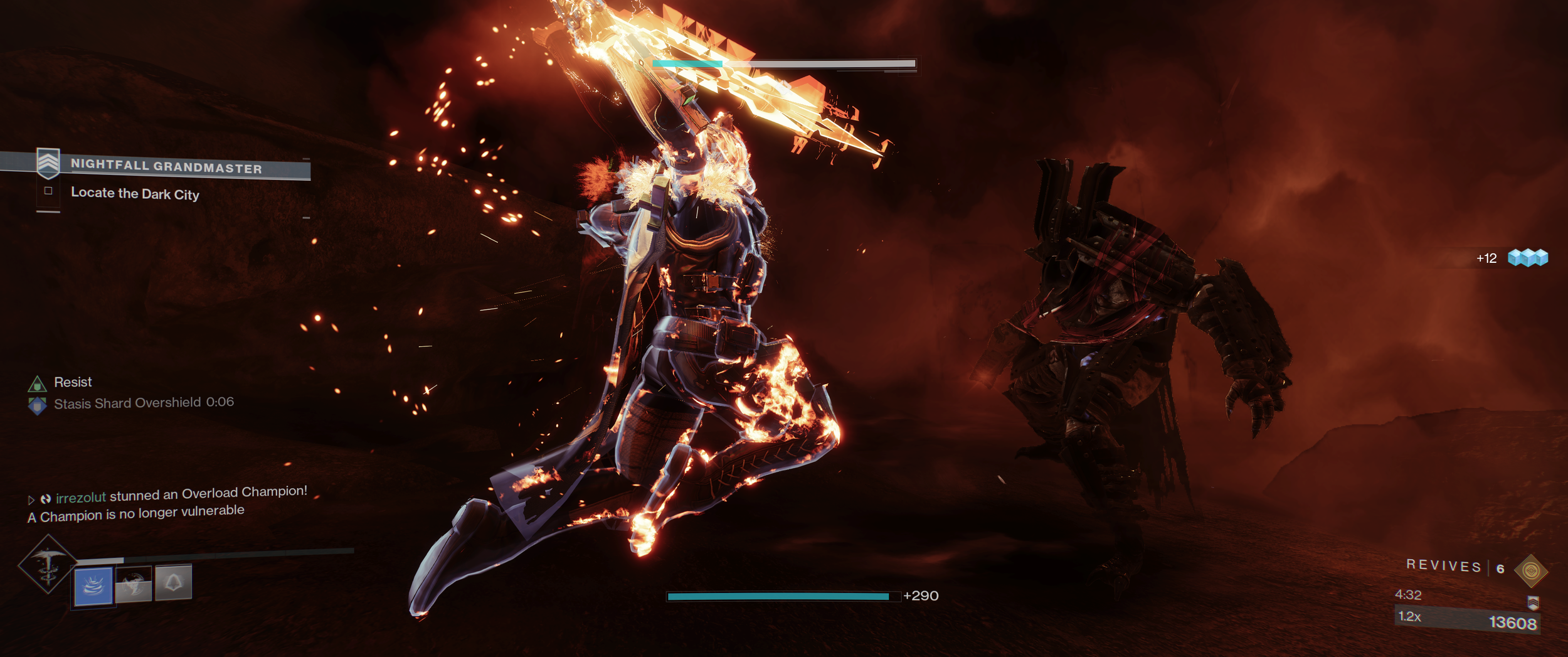The height and width of the screenshot is (657, 1568).
Task: Select the Stasis Shard Overshield buff icon
Action: click(x=38, y=405)
